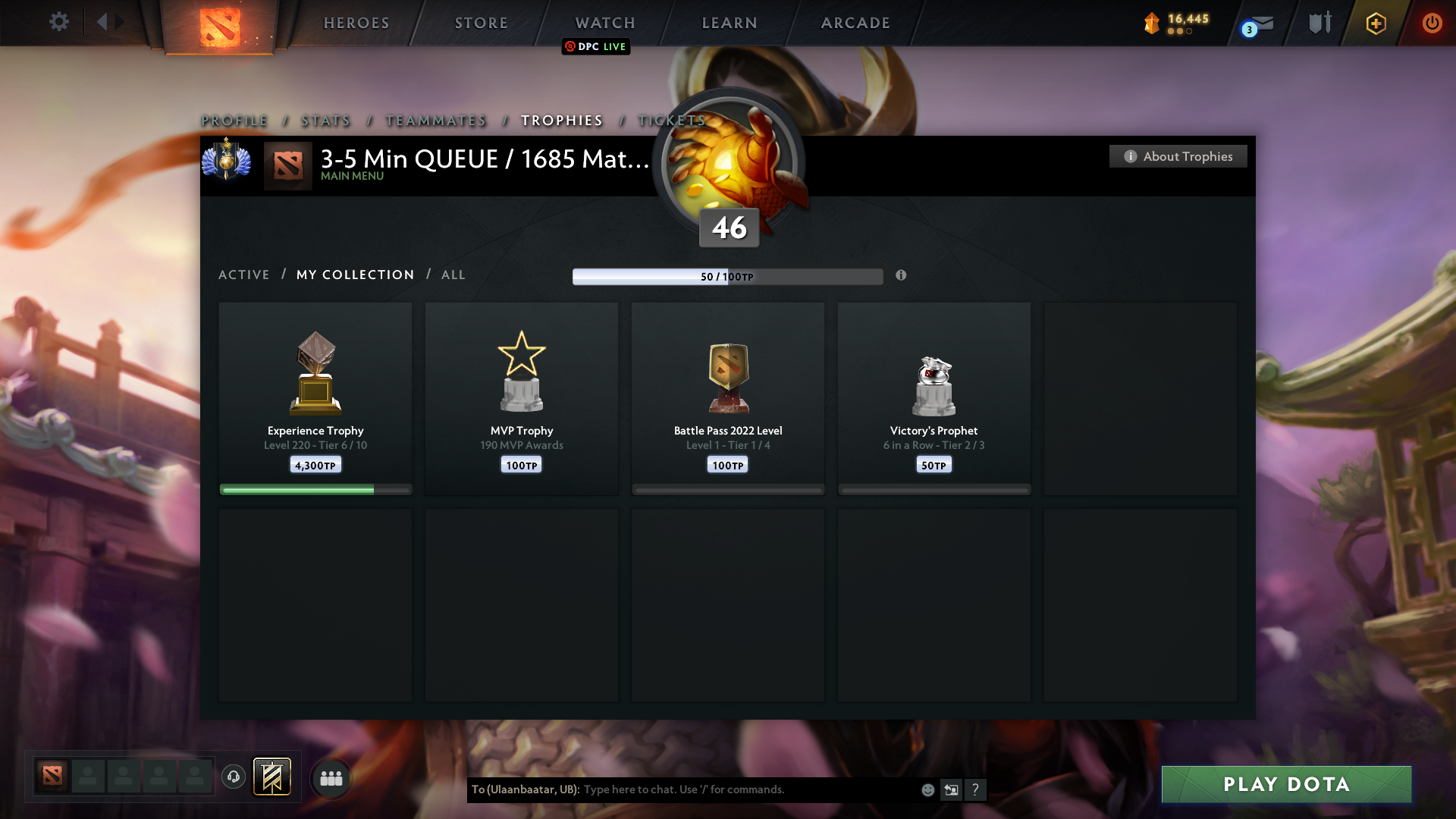Toggle the chat emoticon picker
The image size is (1456, 819).
pyautogui.click(x=927, y=789)
